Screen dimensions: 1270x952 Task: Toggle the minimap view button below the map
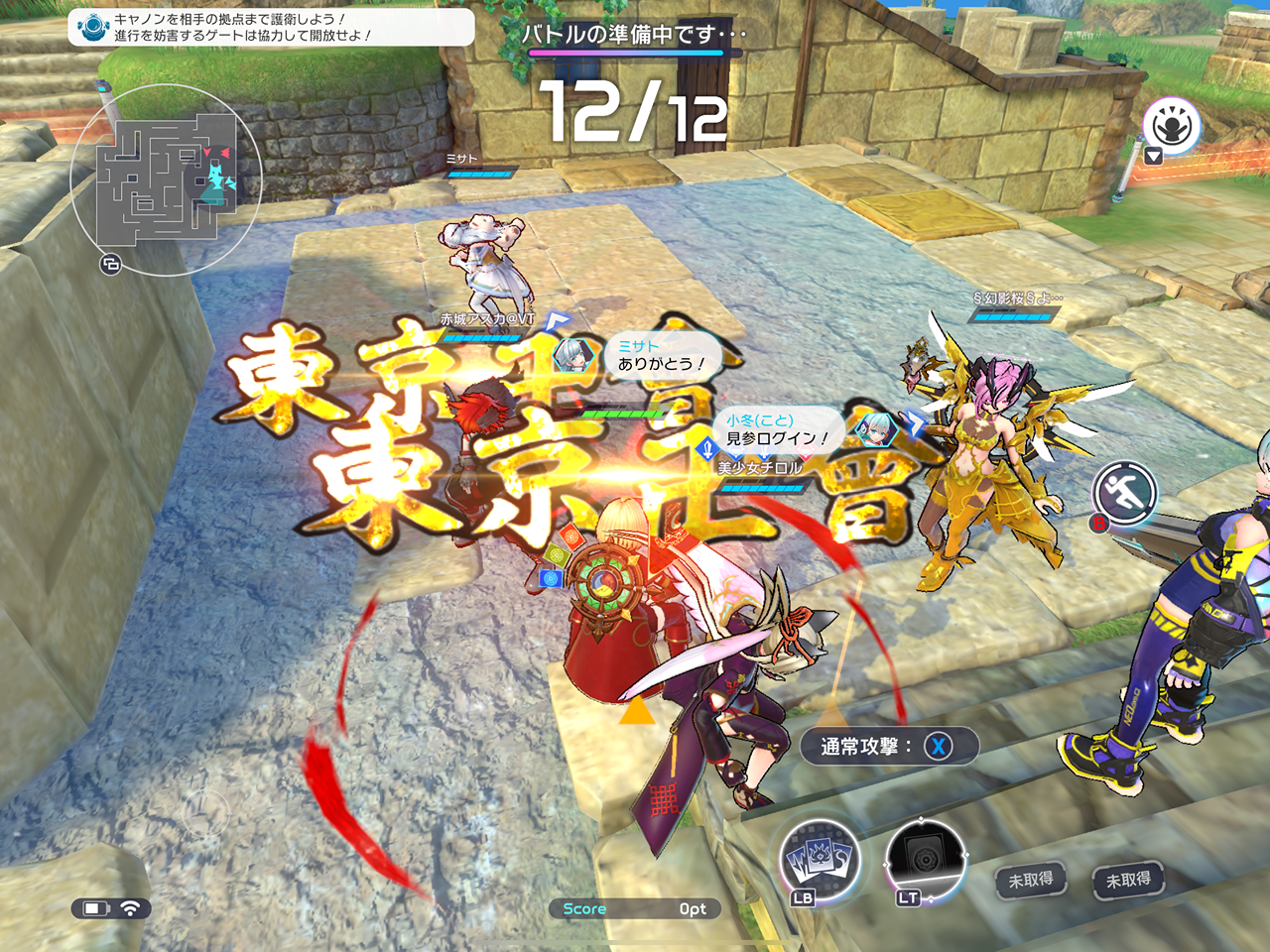[110, 264]
